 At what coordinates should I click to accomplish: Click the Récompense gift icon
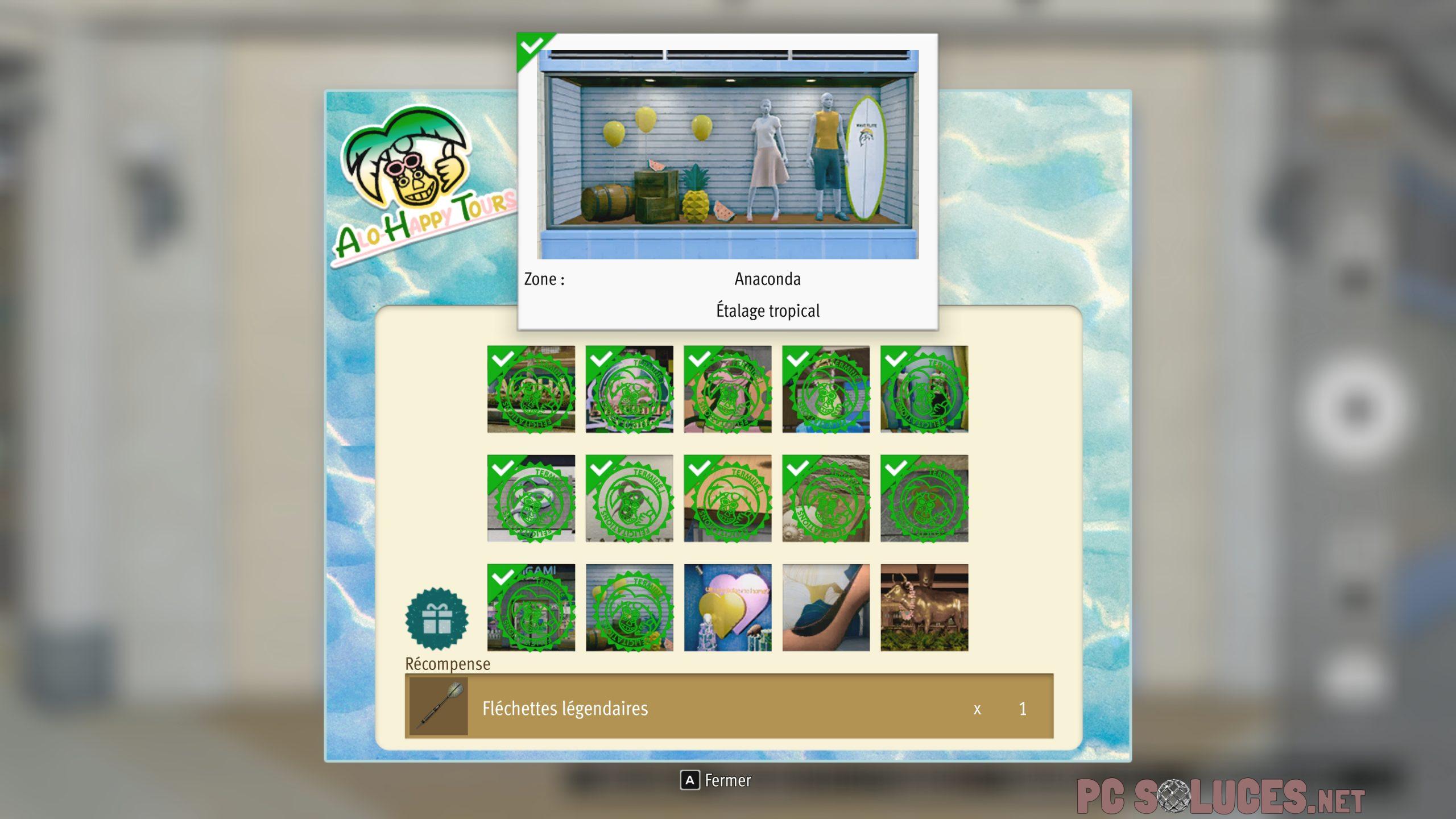point(437,619)
